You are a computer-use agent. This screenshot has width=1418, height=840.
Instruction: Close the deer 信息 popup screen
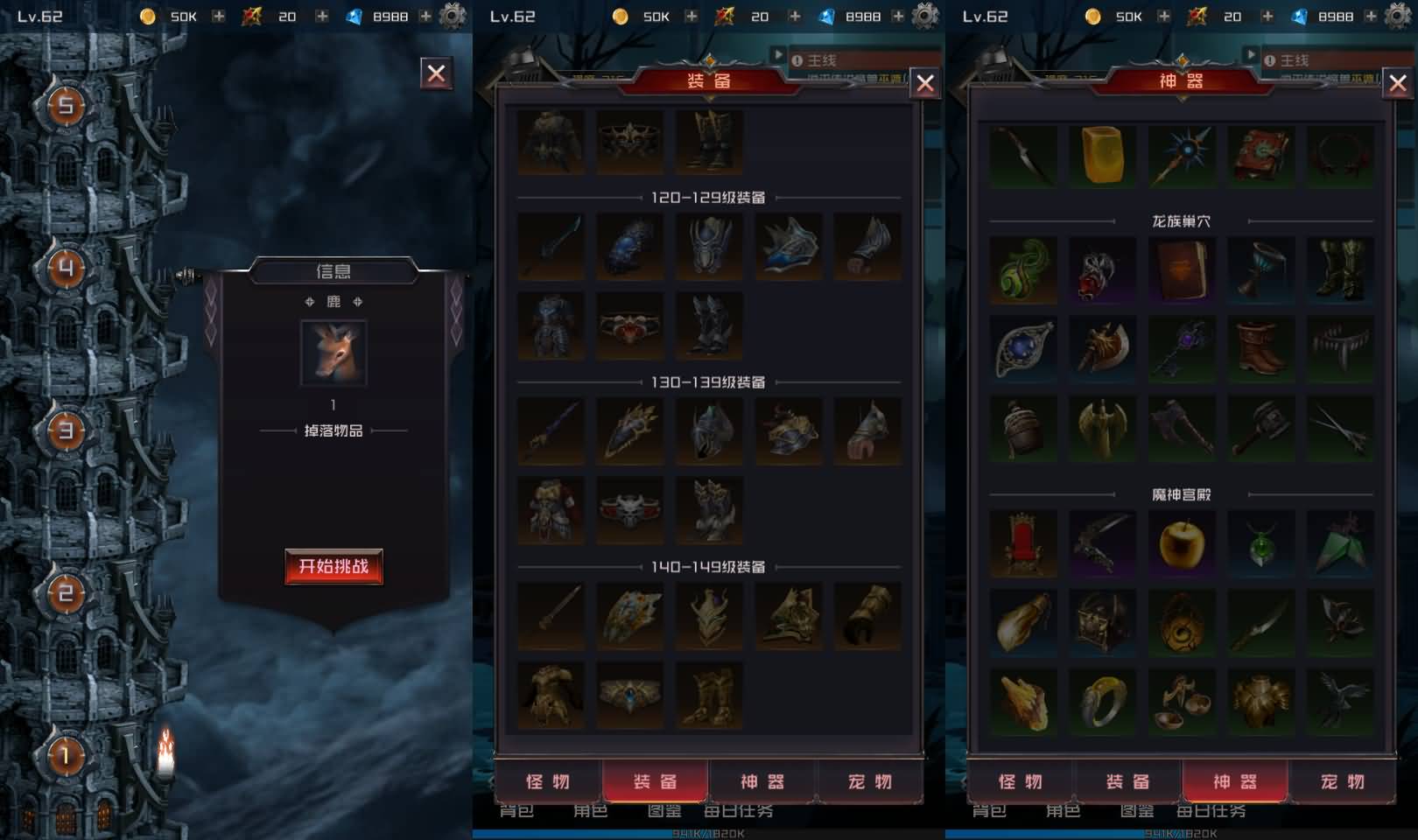pyautogui.click(x=436, y=73)
